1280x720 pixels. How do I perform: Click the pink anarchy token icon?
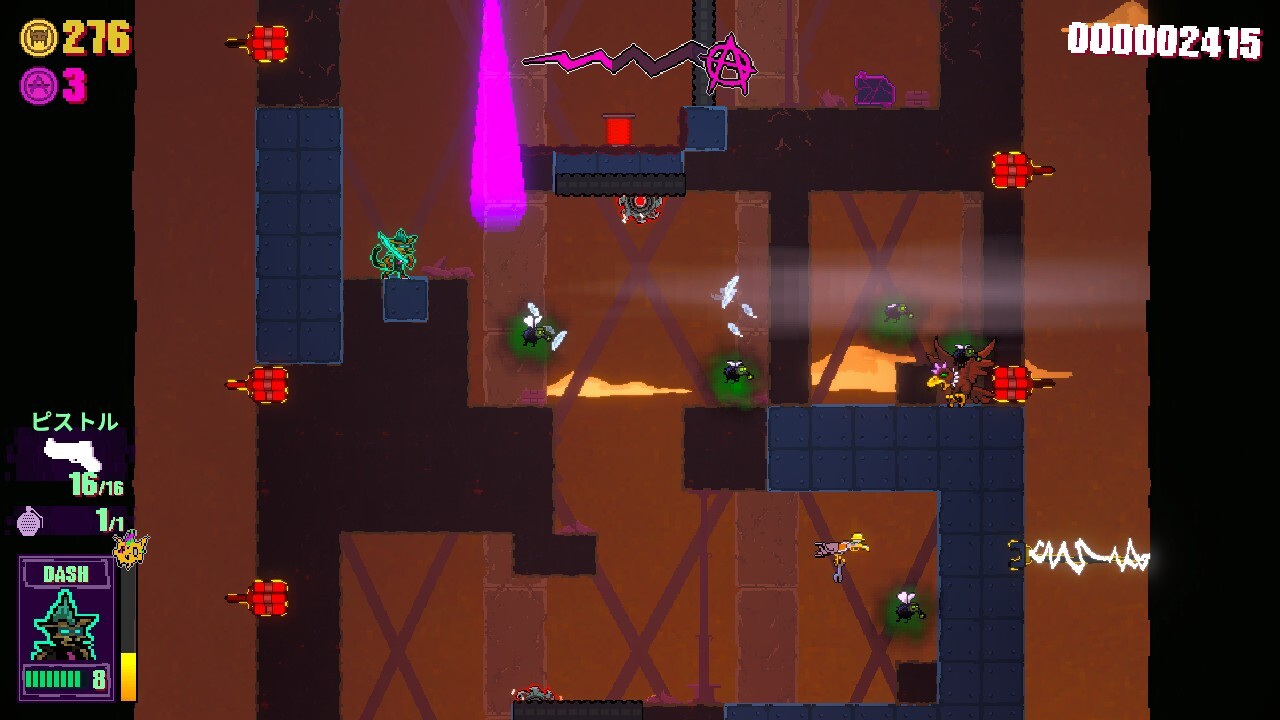38,86
